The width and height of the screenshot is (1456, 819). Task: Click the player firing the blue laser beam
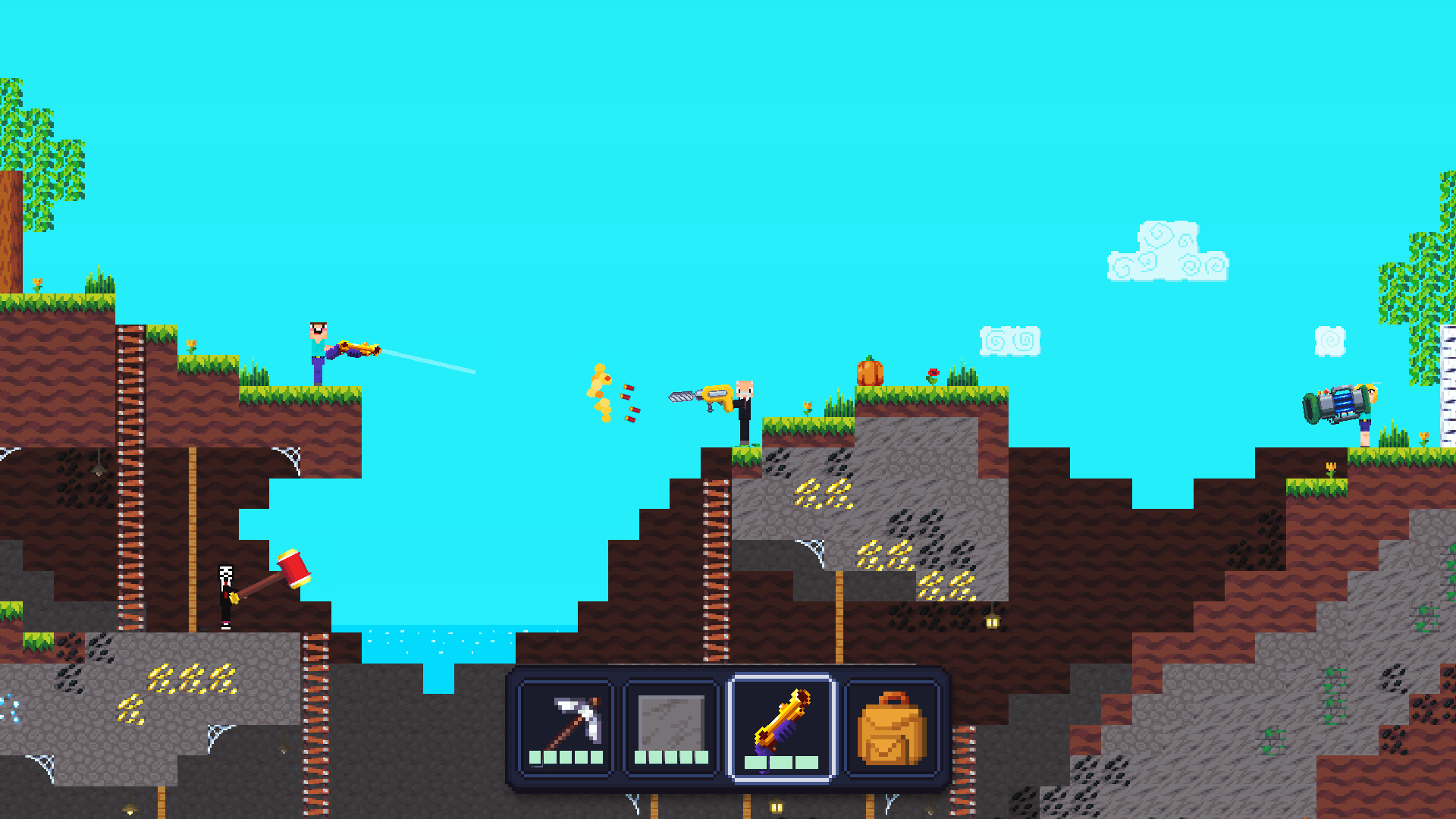[x=318, y=349]
